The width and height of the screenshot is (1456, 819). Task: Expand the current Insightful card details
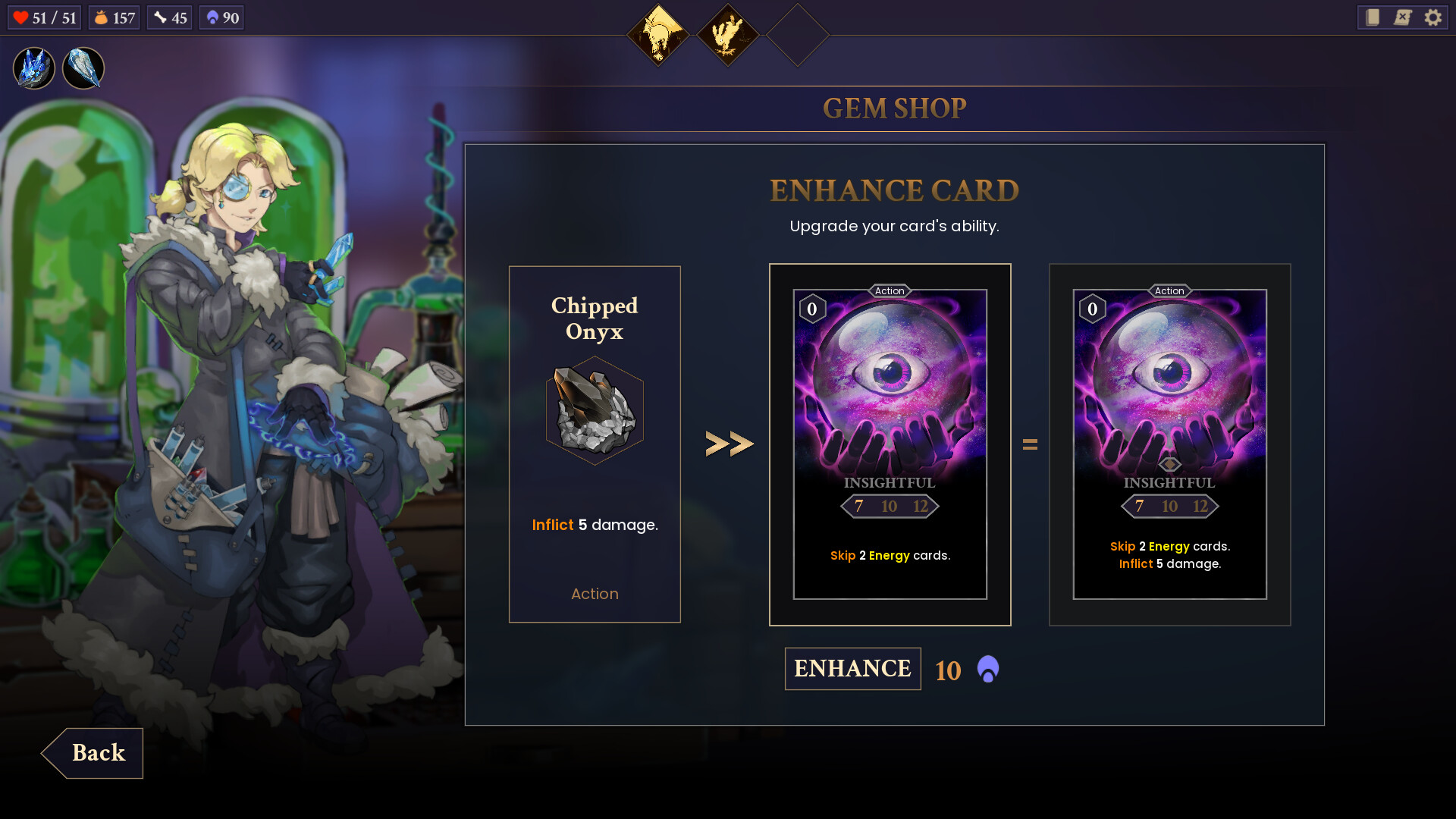pyautogui.click(x=890, y=444)
